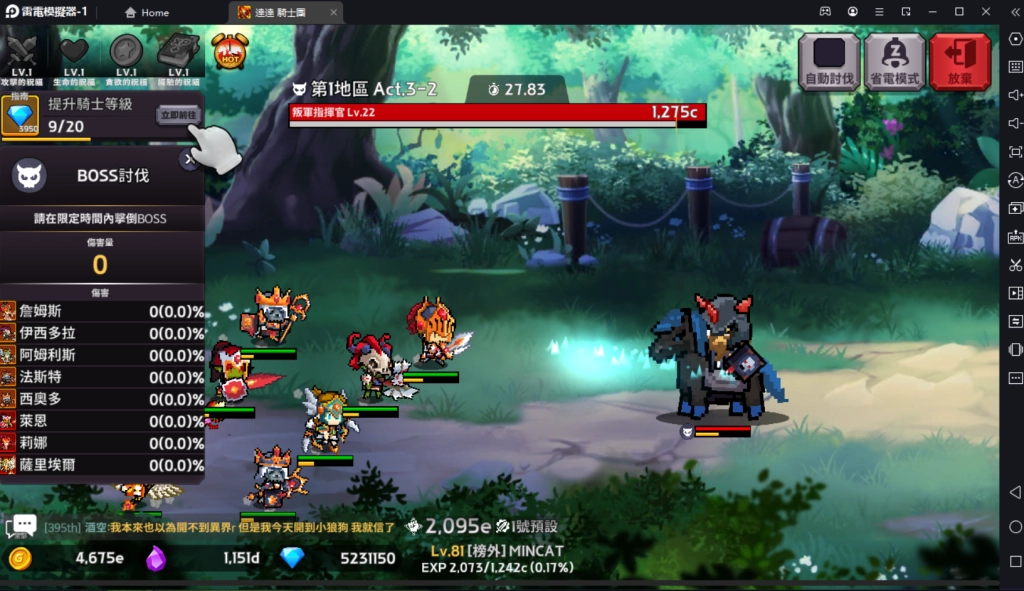Give up with the red 放棄 button
Viewport: 1024px width, 591px height.
(959, 62)
